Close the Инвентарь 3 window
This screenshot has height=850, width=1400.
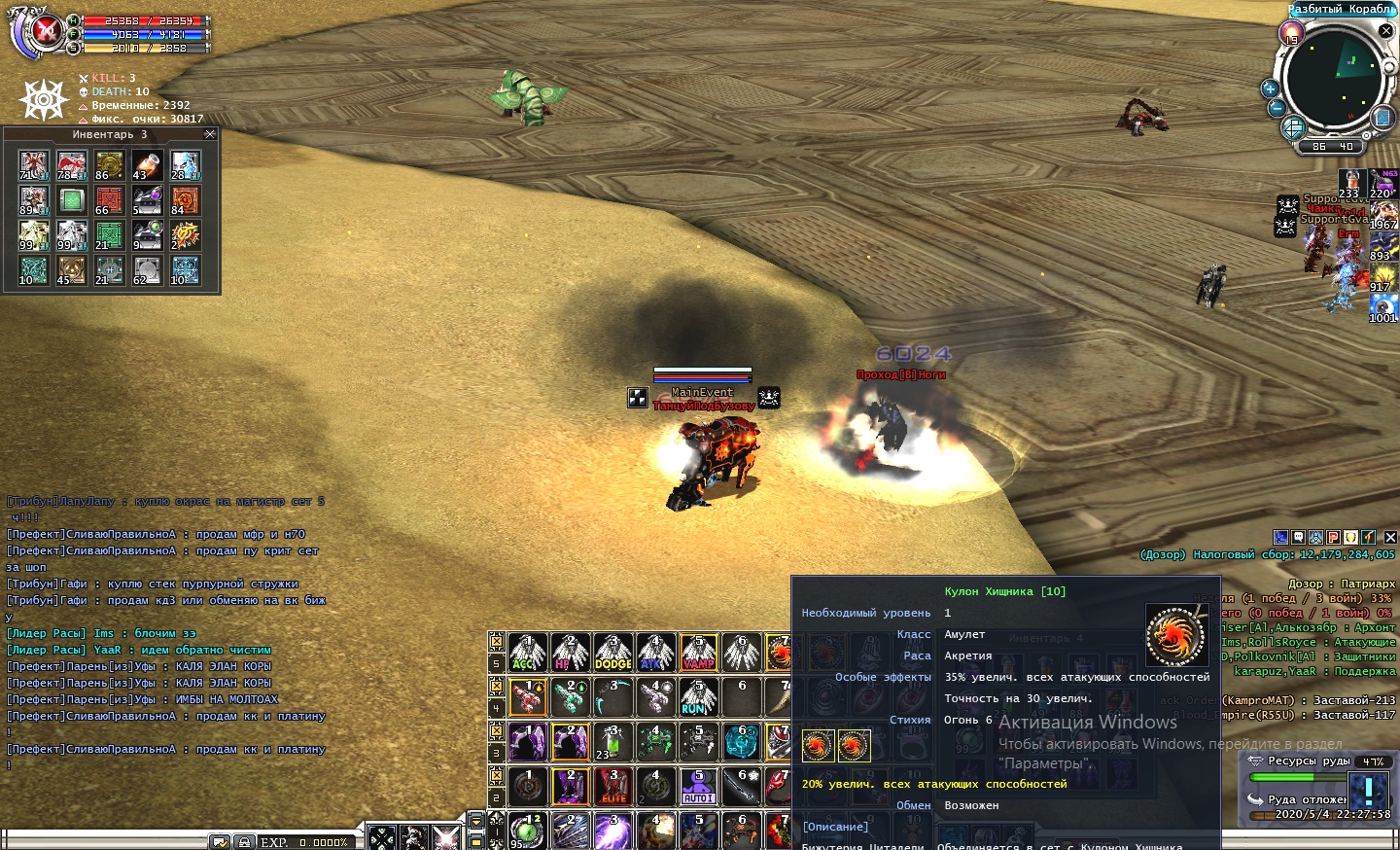[210, 134]
